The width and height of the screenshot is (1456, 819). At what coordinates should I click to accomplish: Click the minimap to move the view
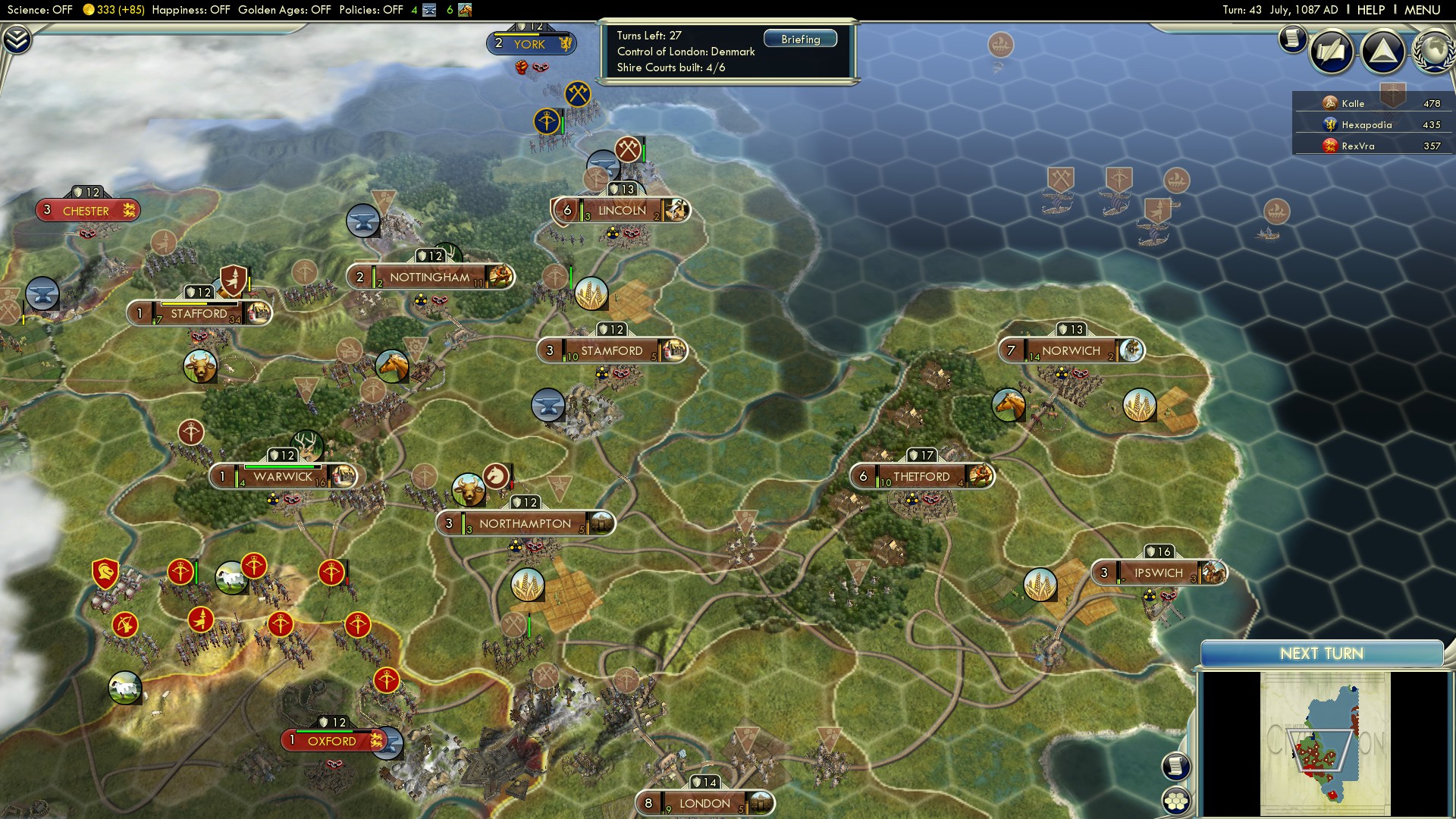(x=1324, y=743)
